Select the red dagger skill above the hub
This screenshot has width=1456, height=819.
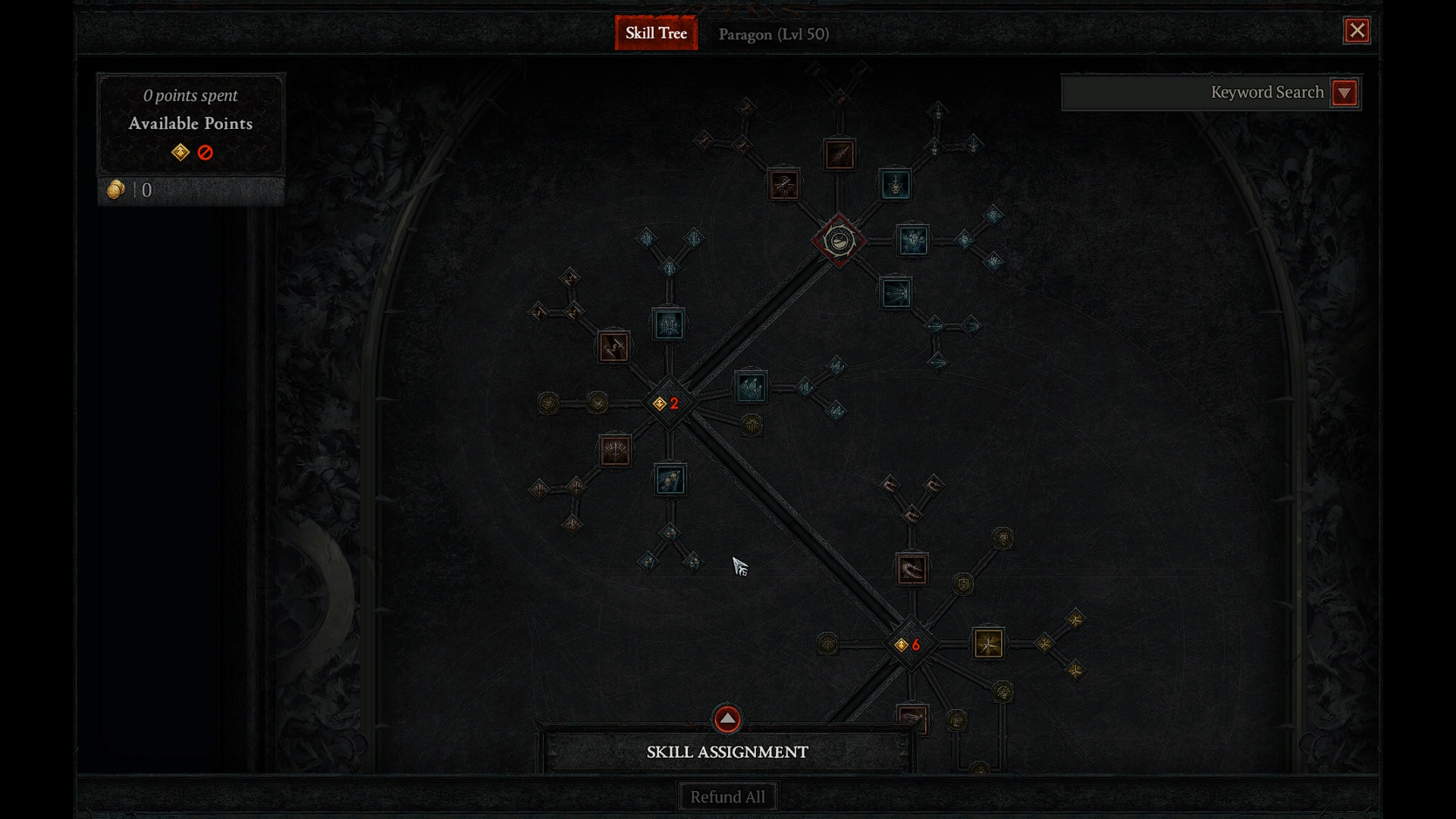(x=839, y=155)
